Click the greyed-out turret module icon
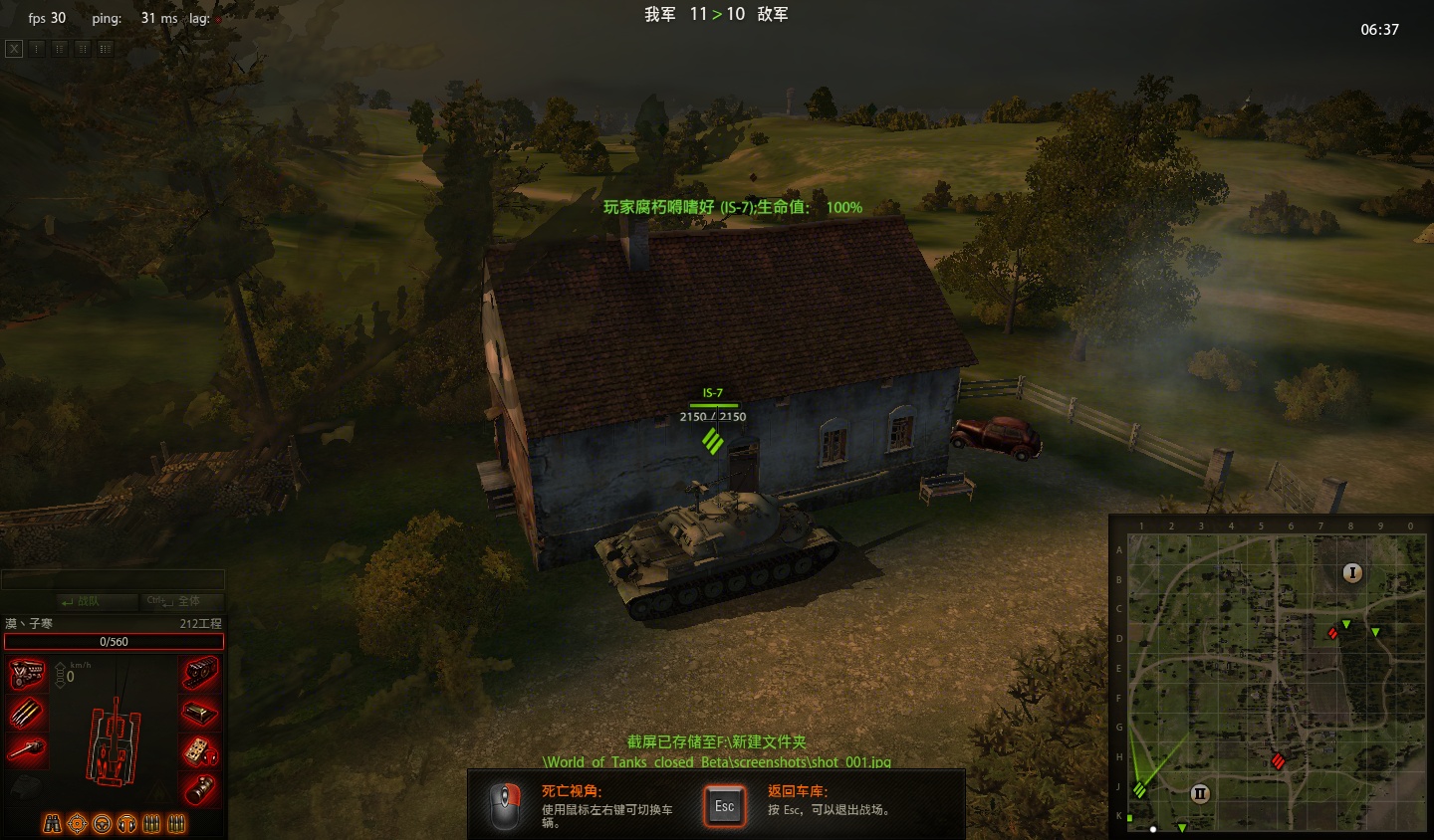Image resolution: width=1434 pixels, height=840 pixels. click(27, 788)
